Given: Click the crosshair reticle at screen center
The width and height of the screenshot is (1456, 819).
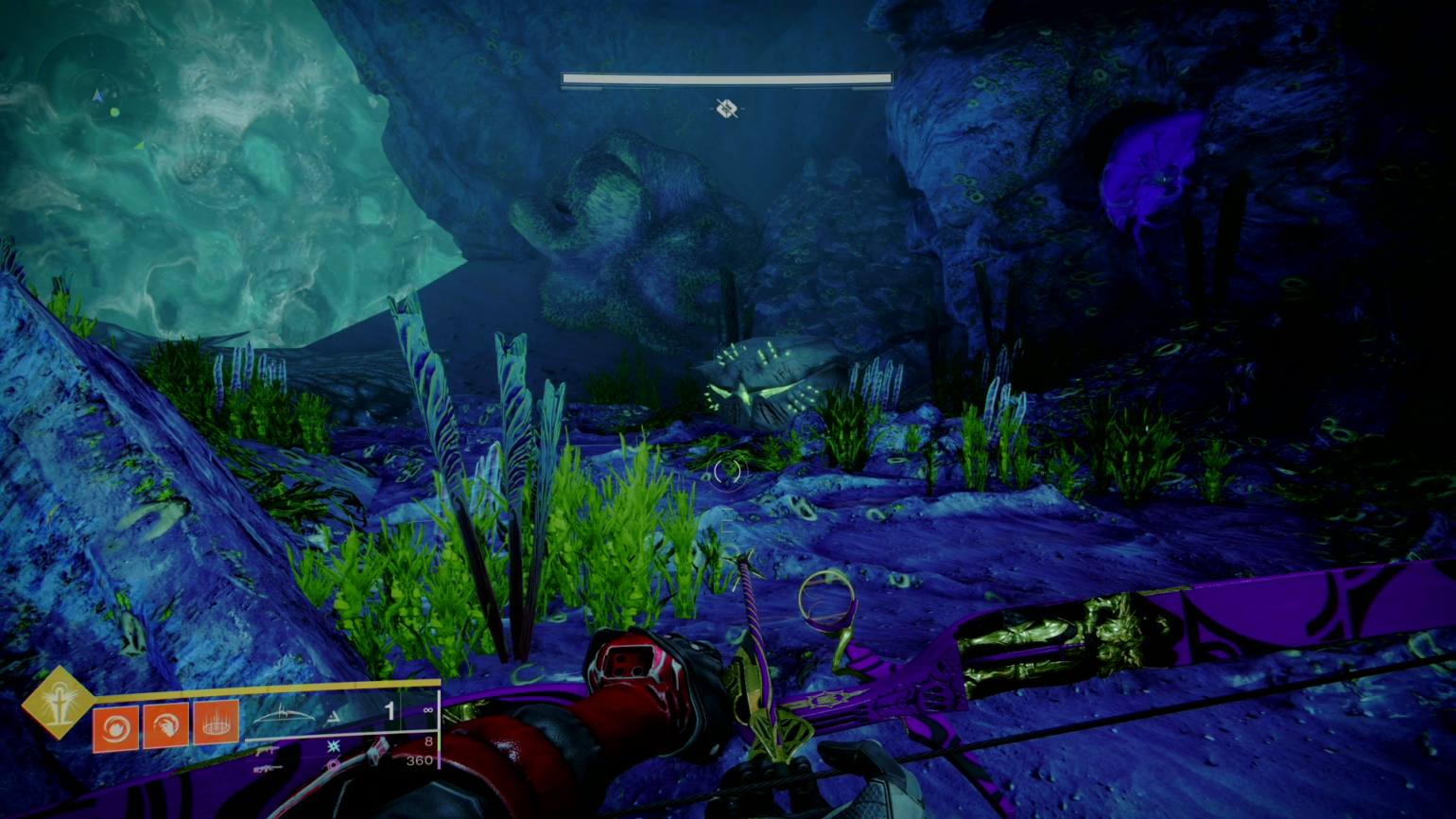Looking at the screenshot, I should tap(728, 471).
